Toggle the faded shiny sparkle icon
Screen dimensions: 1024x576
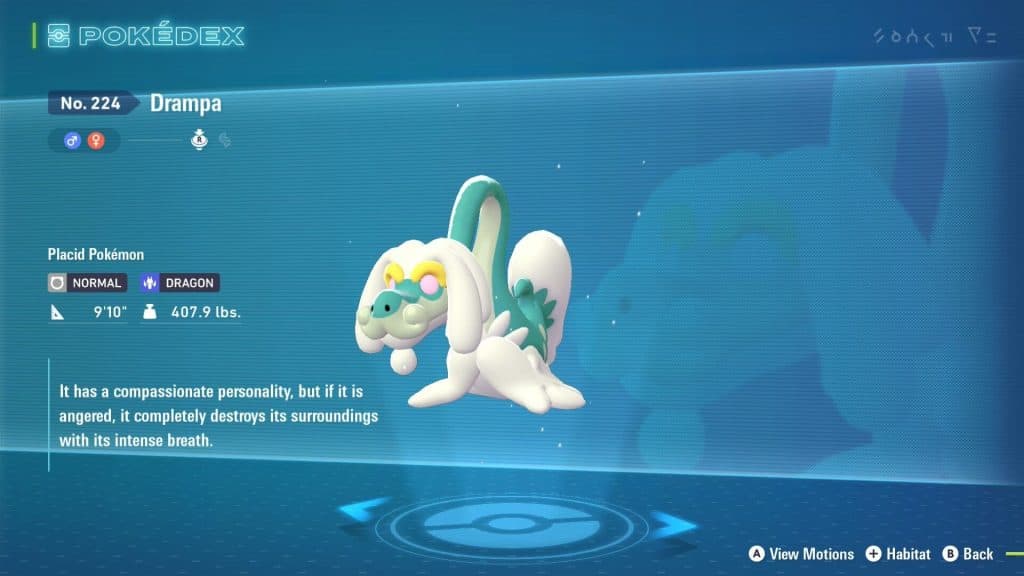point(225,141)
